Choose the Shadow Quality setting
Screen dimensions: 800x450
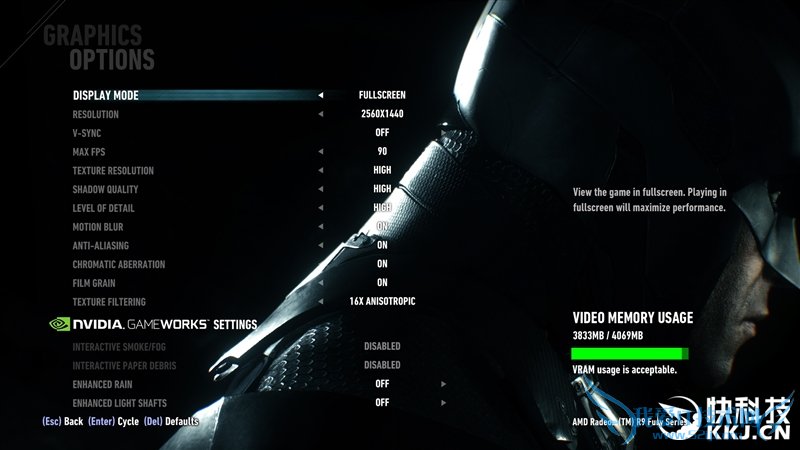(x=105, y=190)
